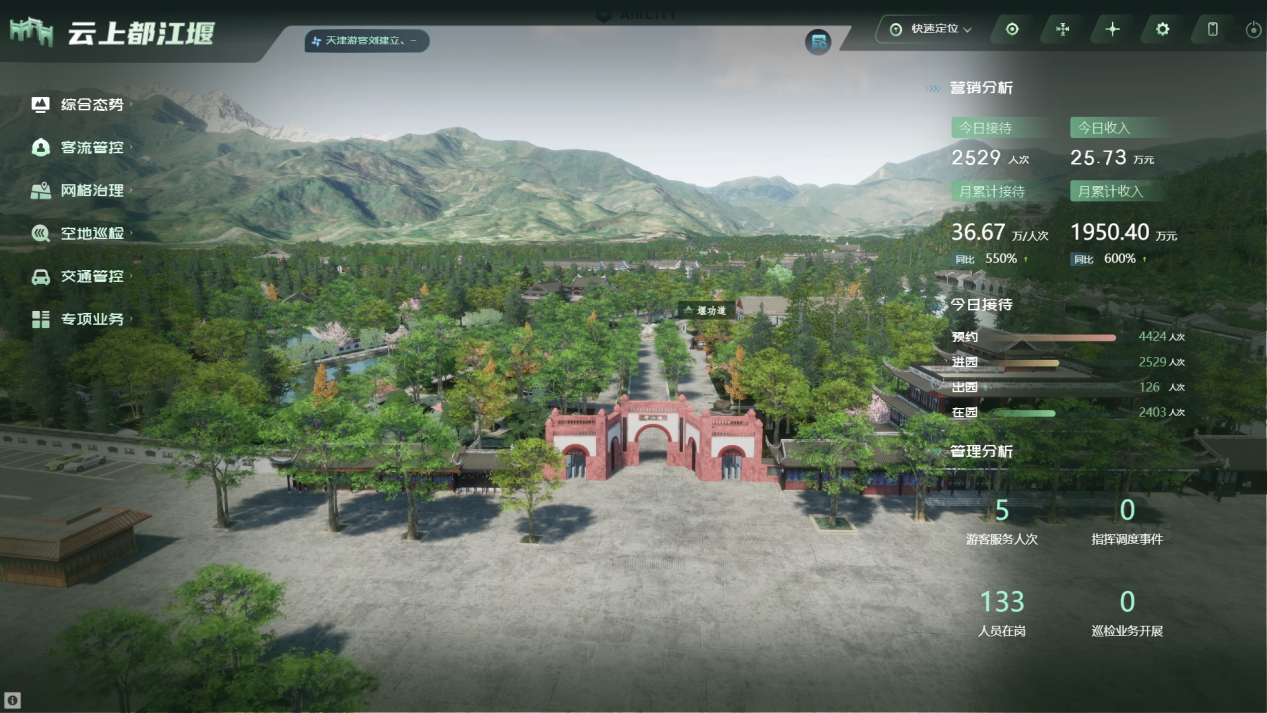Select the 堰功道 map marker label

pos(708,311)
